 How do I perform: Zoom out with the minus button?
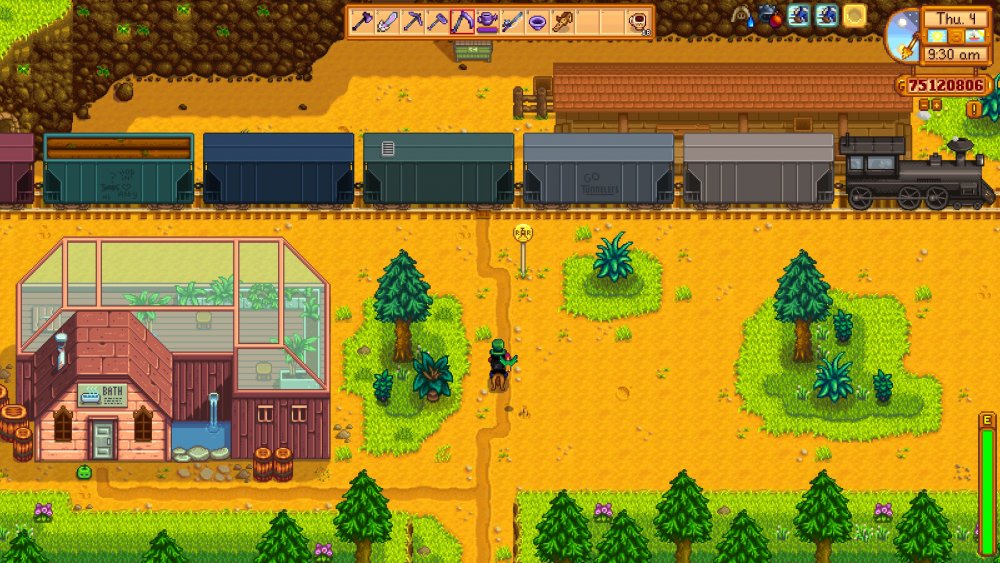(925, 103)
